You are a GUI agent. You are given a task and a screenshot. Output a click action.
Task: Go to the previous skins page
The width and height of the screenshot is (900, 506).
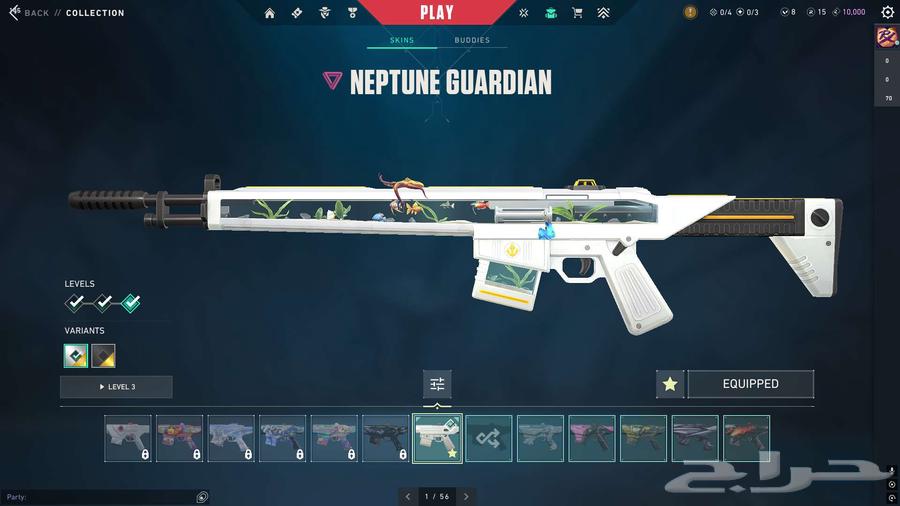point(407,496)
